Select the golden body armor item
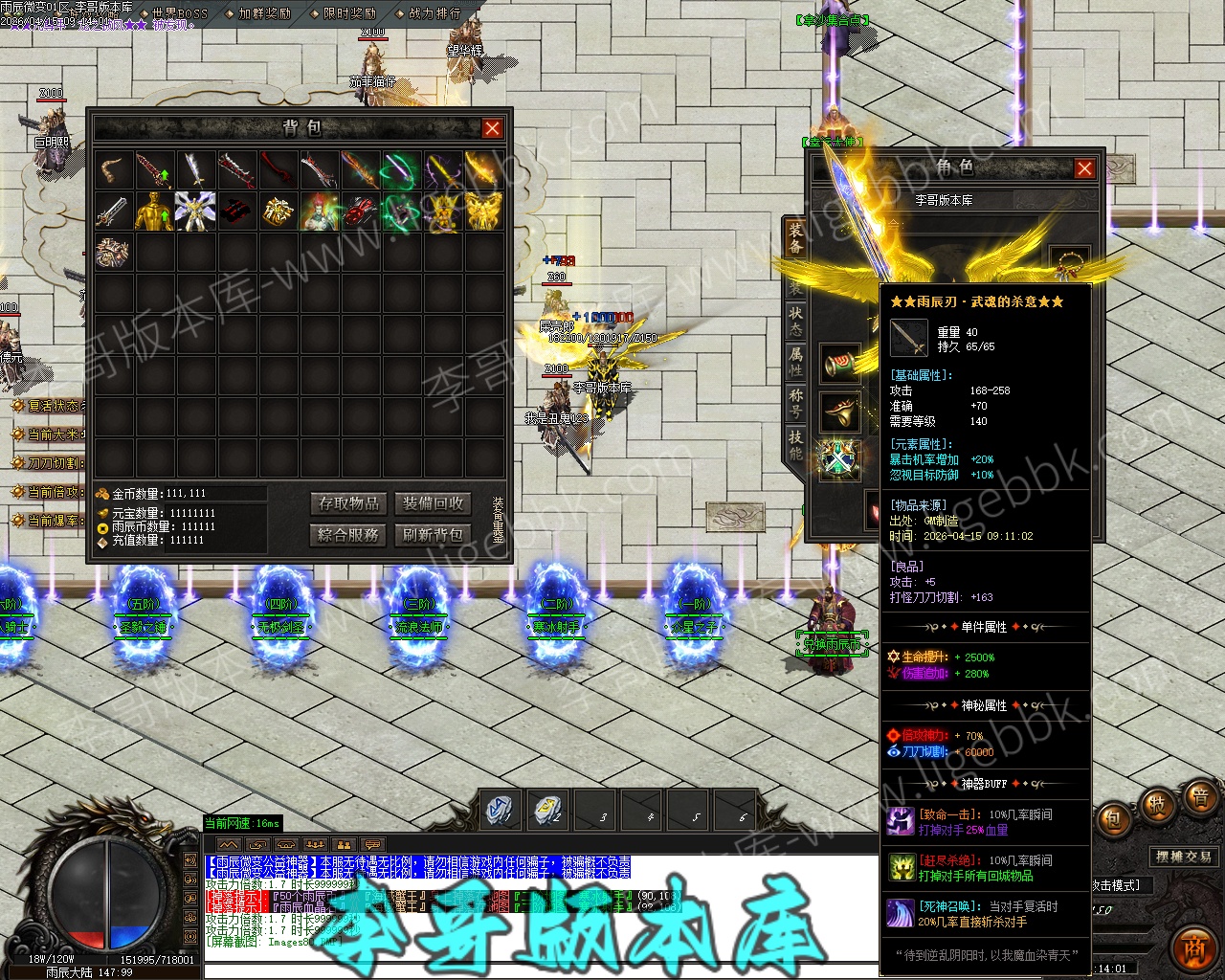 click(x=154, y=212)
